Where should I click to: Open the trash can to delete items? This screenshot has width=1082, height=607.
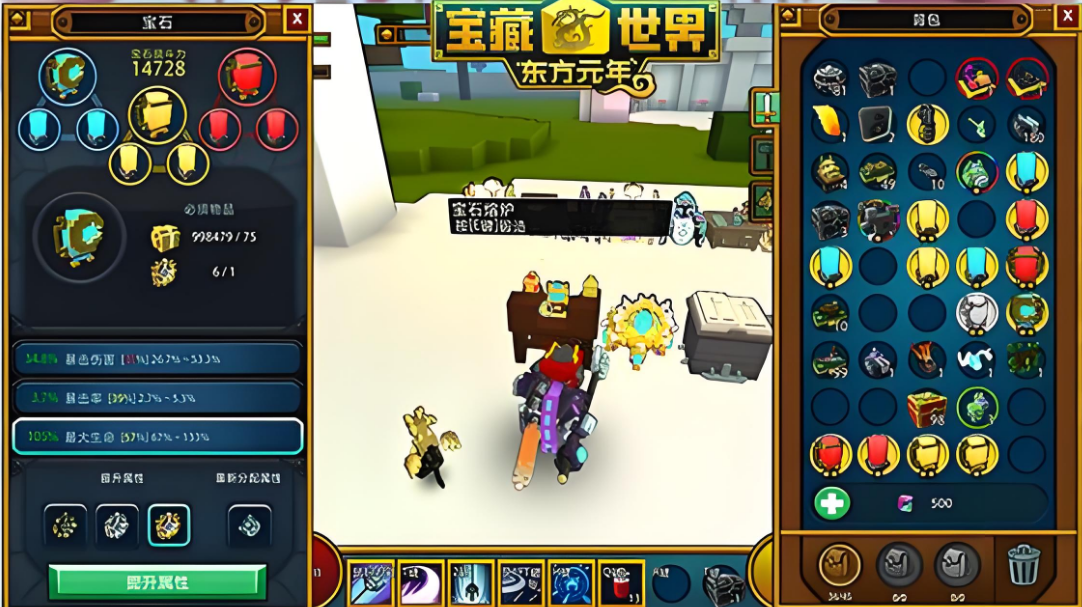[x=1023, y=565]
